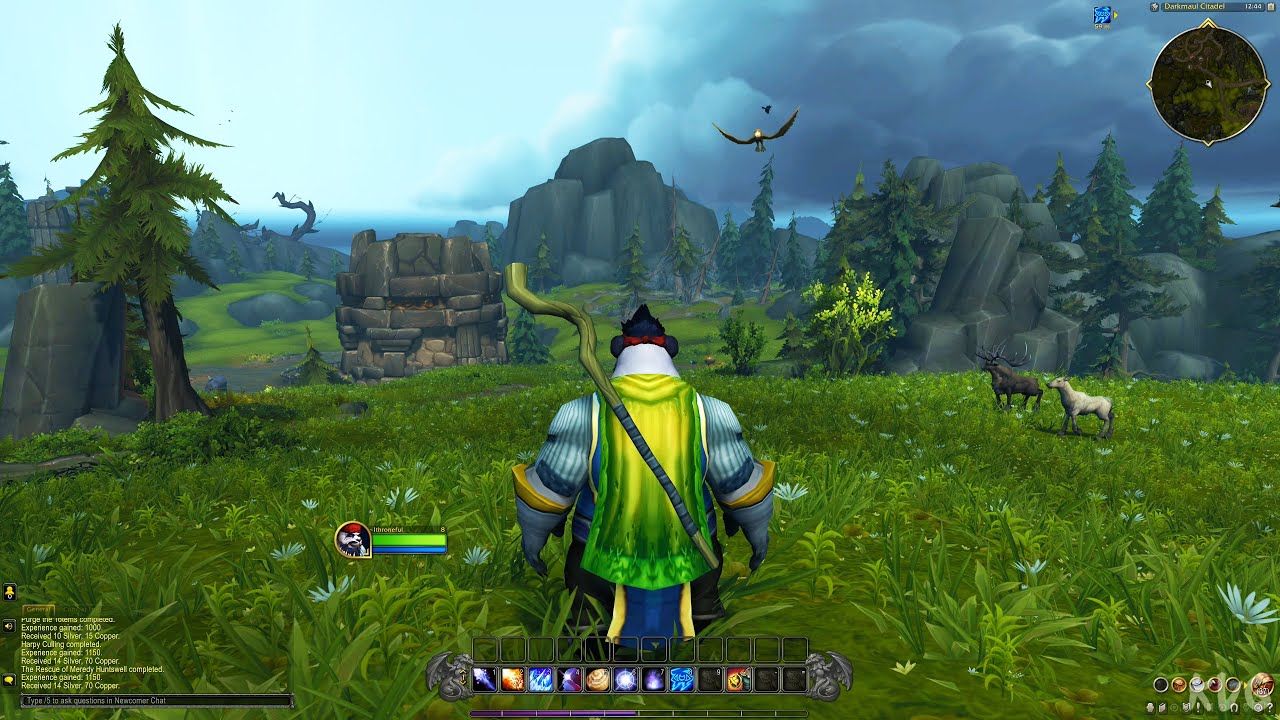Image resolution: width=1280 pixels, height=720 pixels.
Task: Cast the purple smoke spell in slot 7
Action: click(654, 680)
